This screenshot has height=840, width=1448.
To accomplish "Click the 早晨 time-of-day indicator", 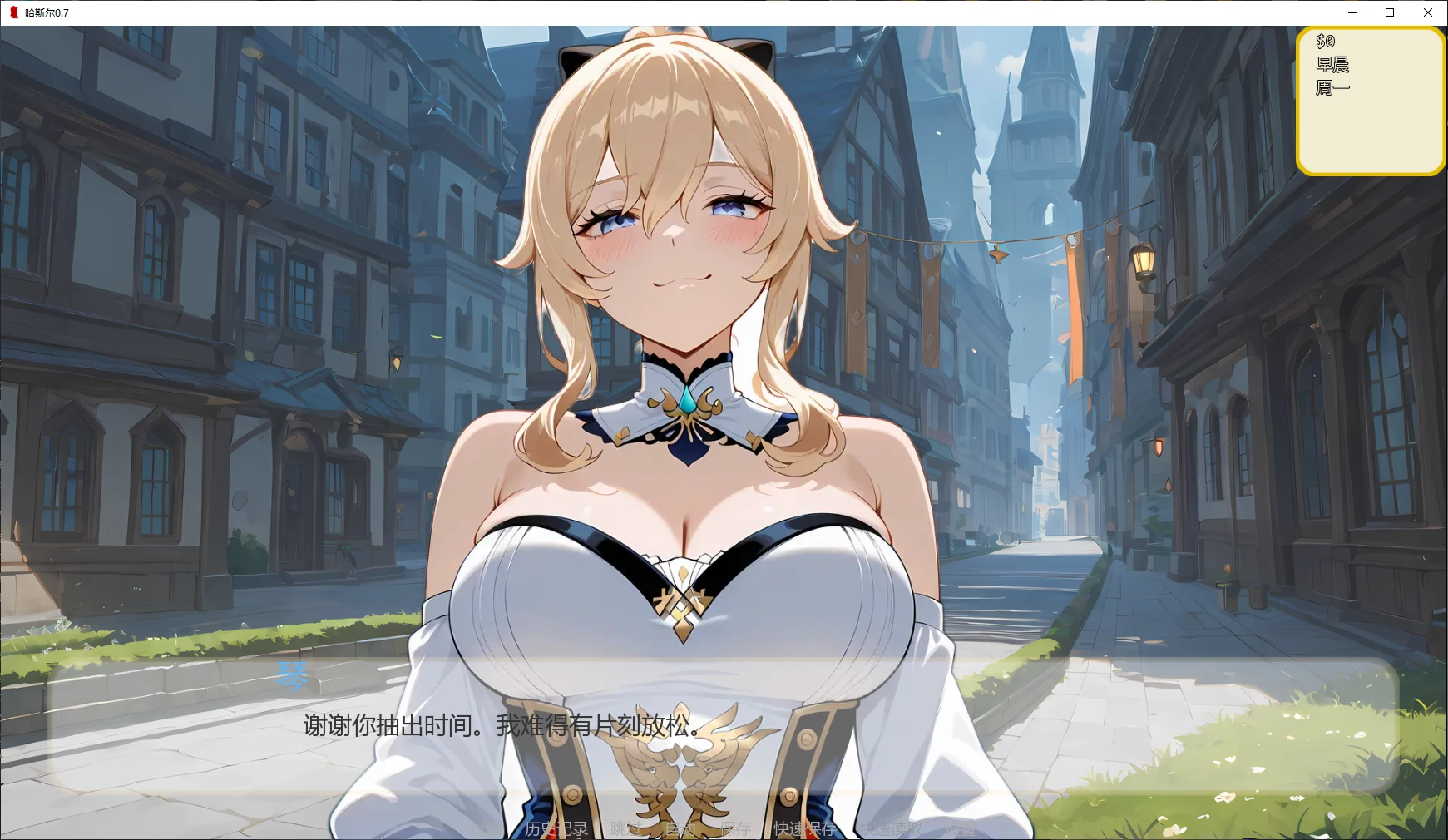I will [x=1331, y=63].
